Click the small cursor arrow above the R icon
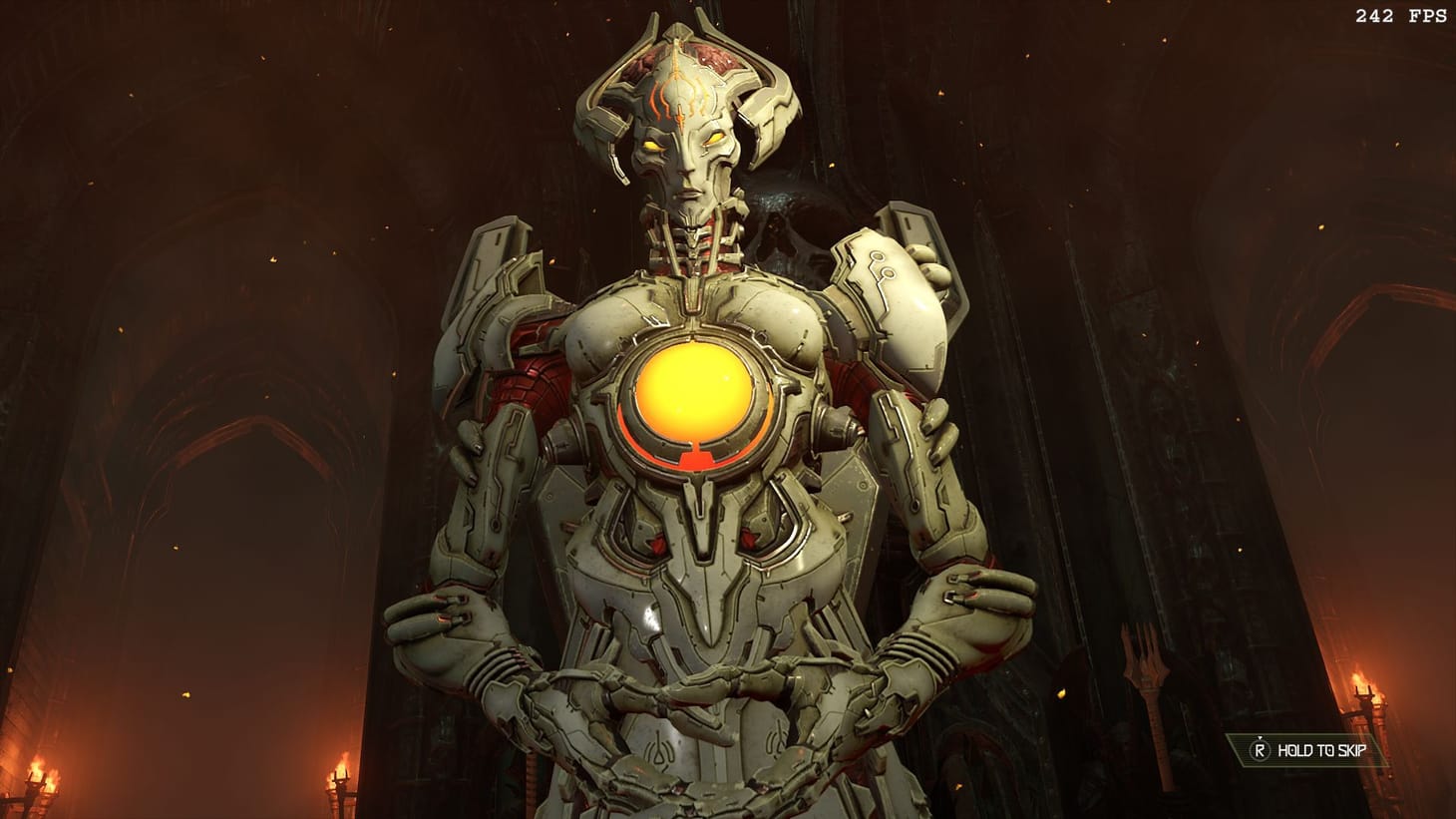This screenshot has width=1456, height=819. 1260,738
